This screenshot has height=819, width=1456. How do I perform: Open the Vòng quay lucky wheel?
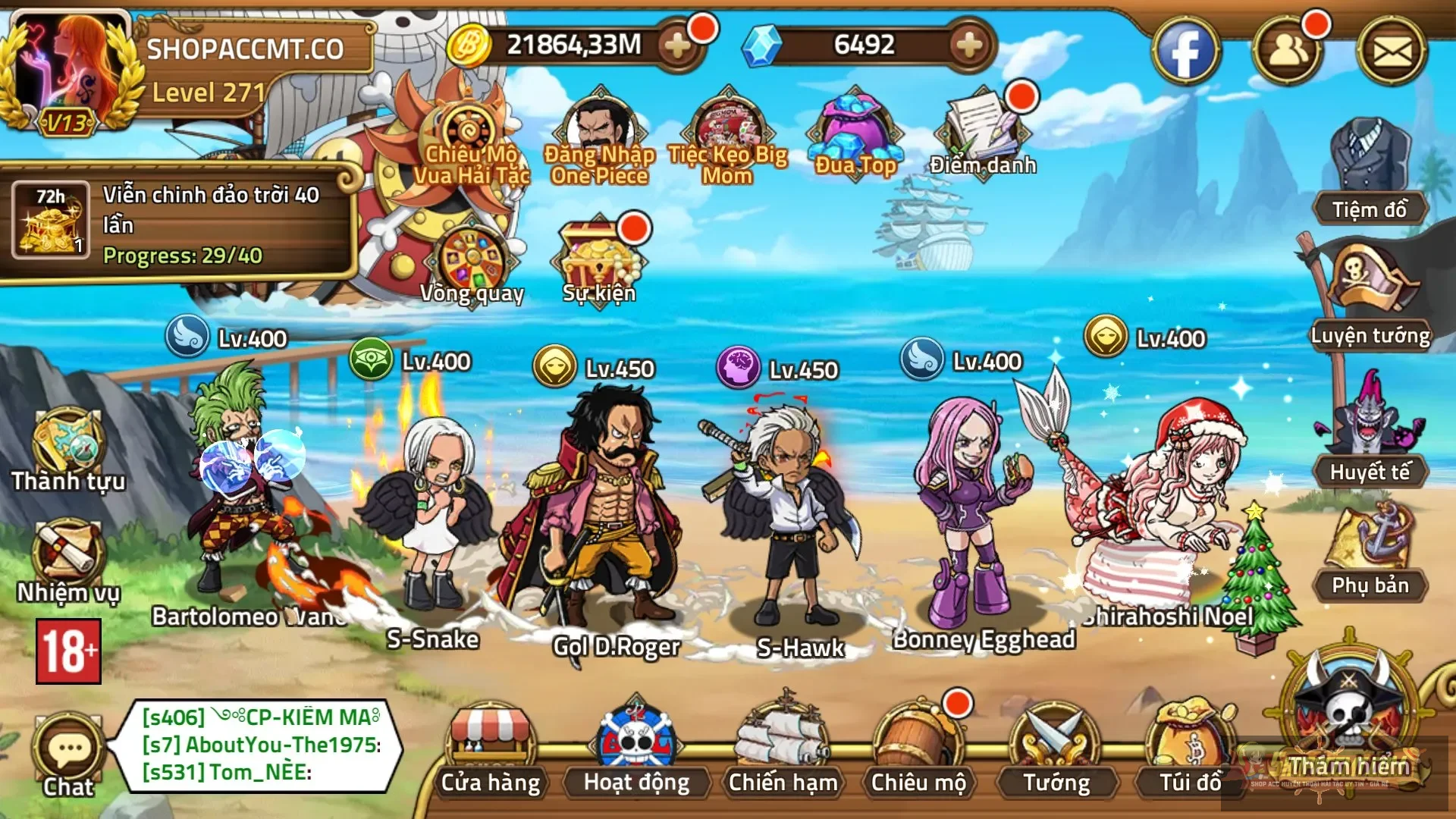[472, 262]
